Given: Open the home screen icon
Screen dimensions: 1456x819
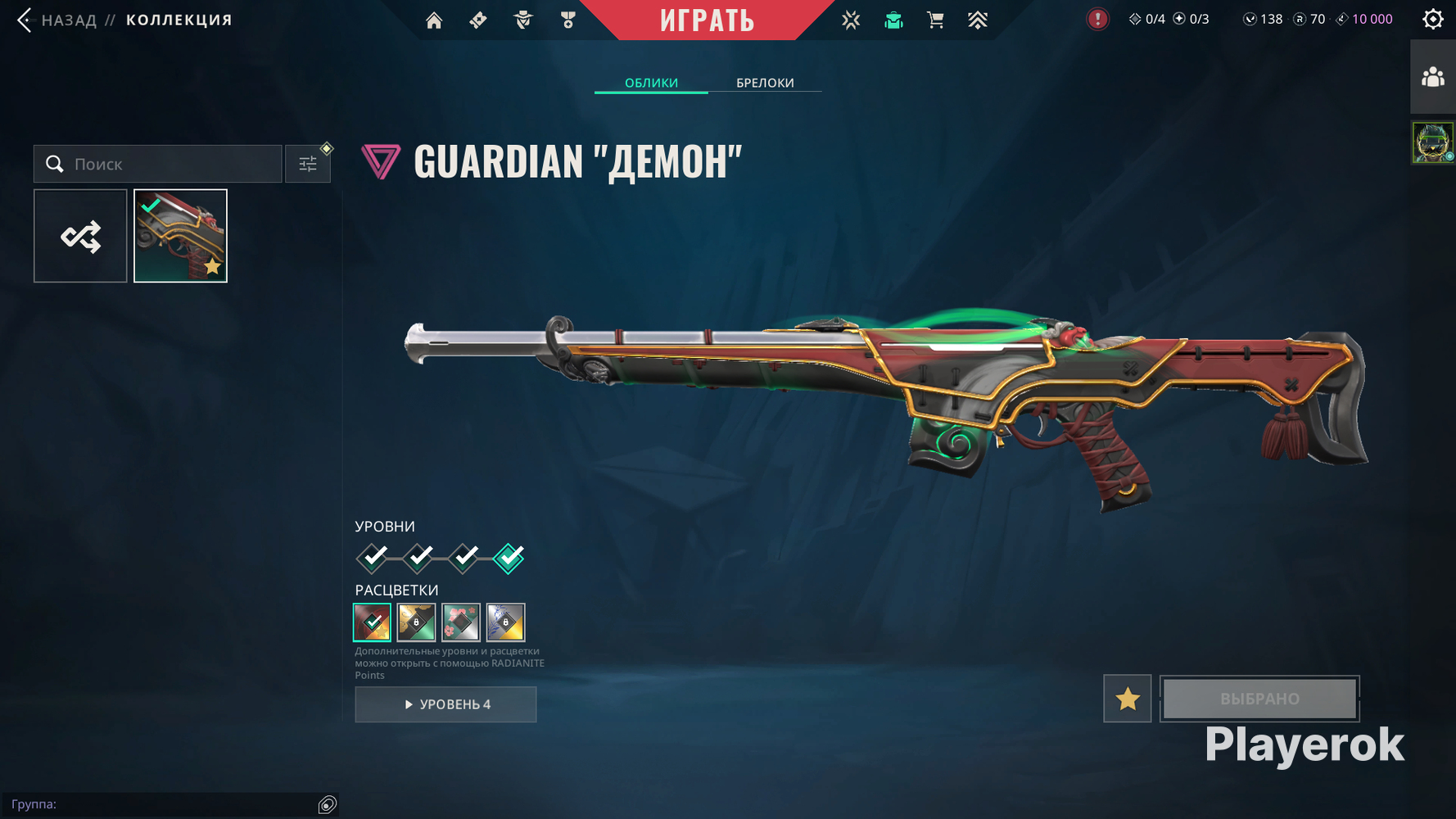Looking at the screenshot, I should tap(434, 20).
